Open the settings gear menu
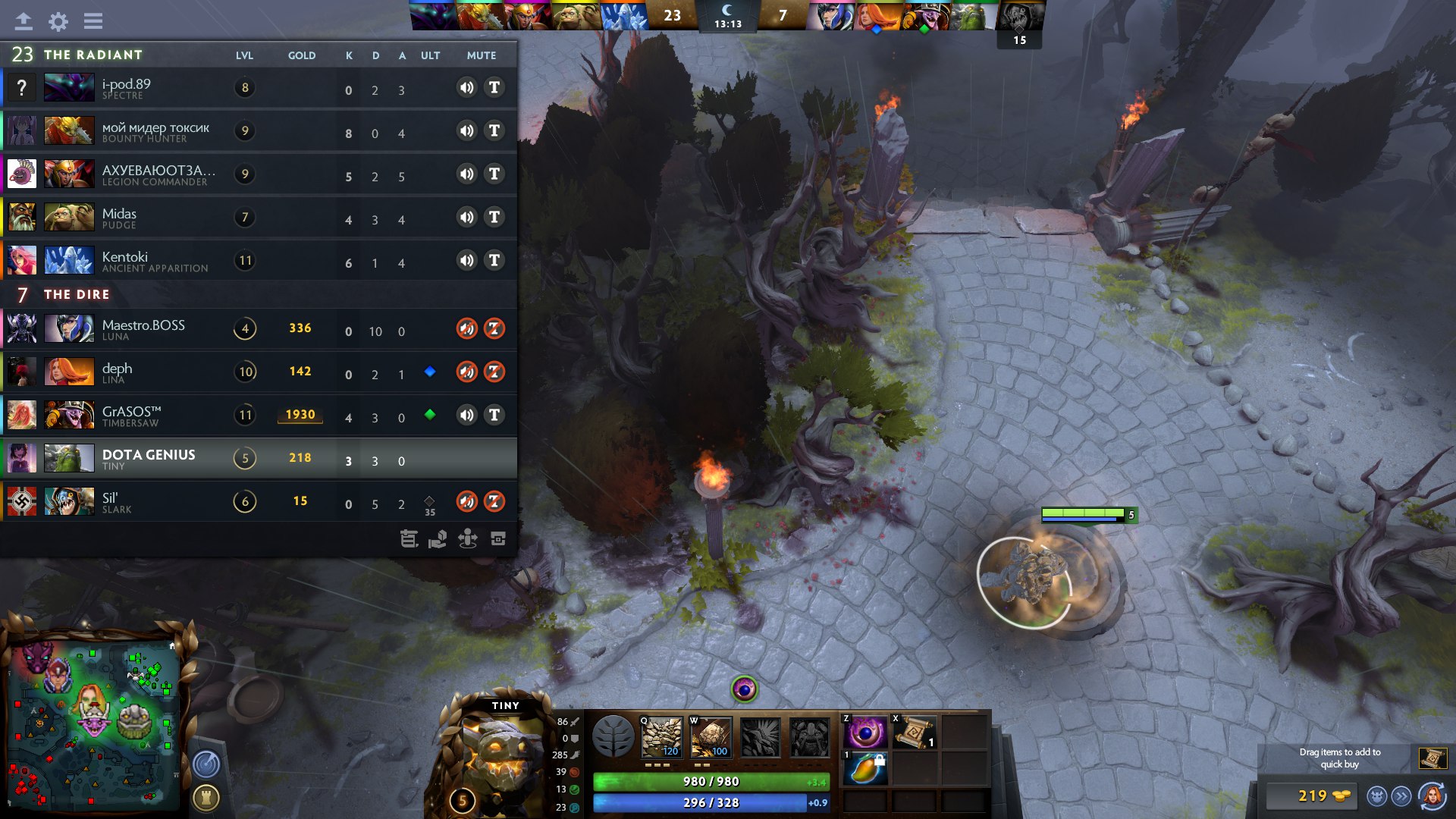 click(58, 21)
